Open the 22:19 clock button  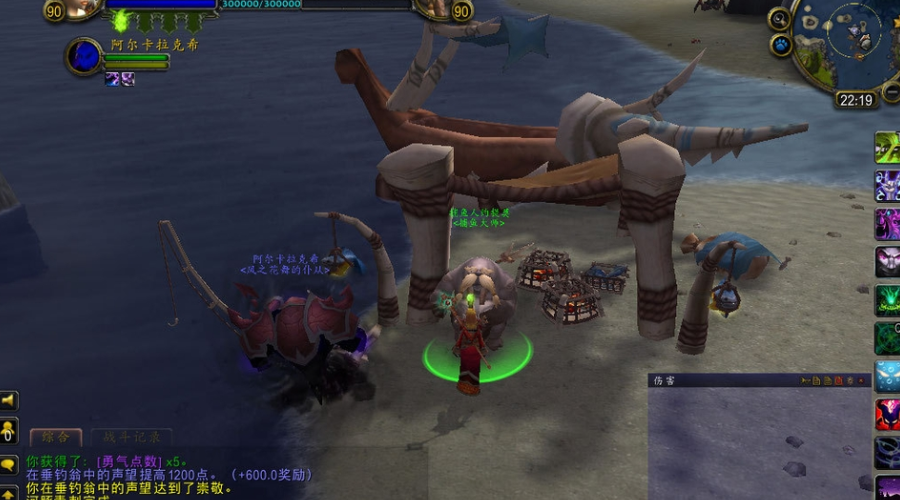pos(855,100)
